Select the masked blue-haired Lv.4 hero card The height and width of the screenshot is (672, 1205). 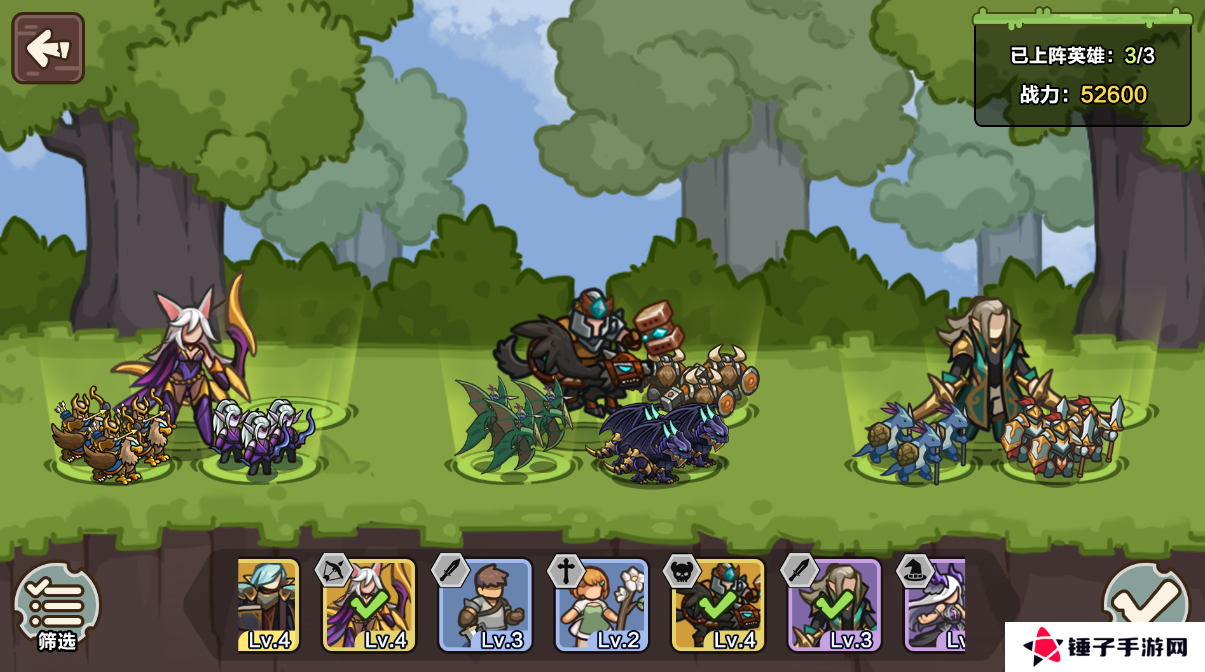268,606
